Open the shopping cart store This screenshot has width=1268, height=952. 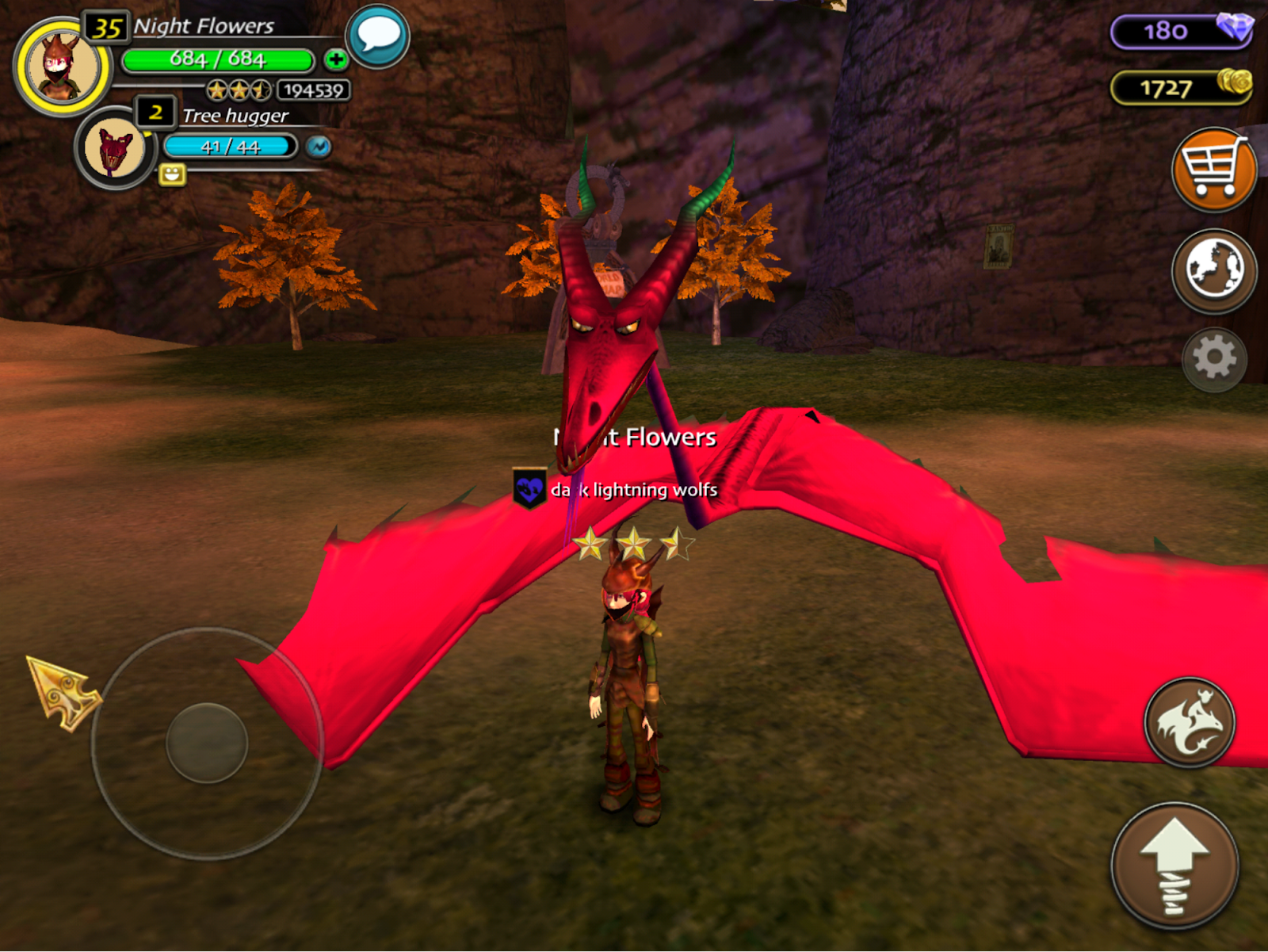point(1213,169)
